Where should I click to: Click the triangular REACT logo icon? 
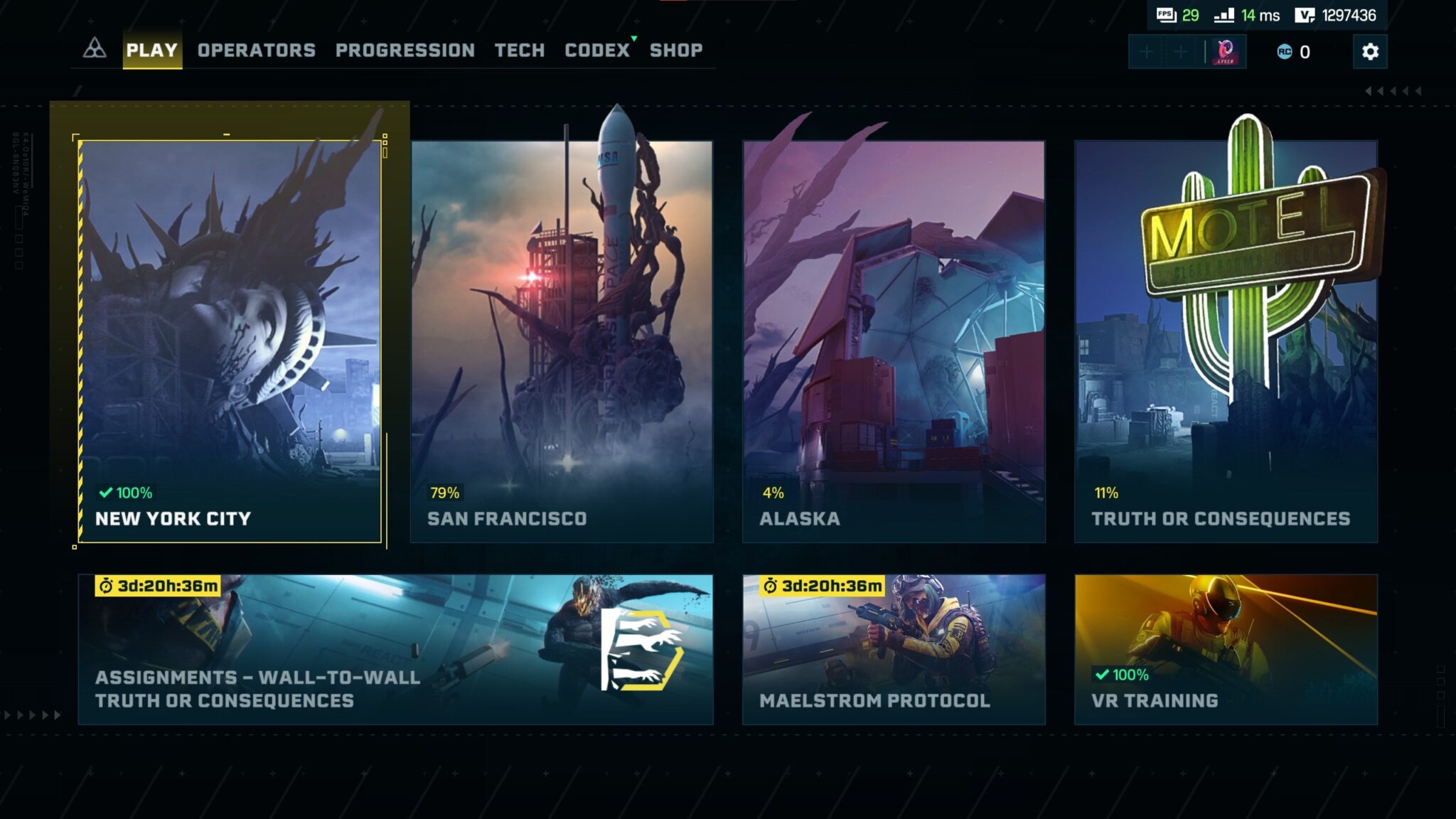(x=95, y=49)
